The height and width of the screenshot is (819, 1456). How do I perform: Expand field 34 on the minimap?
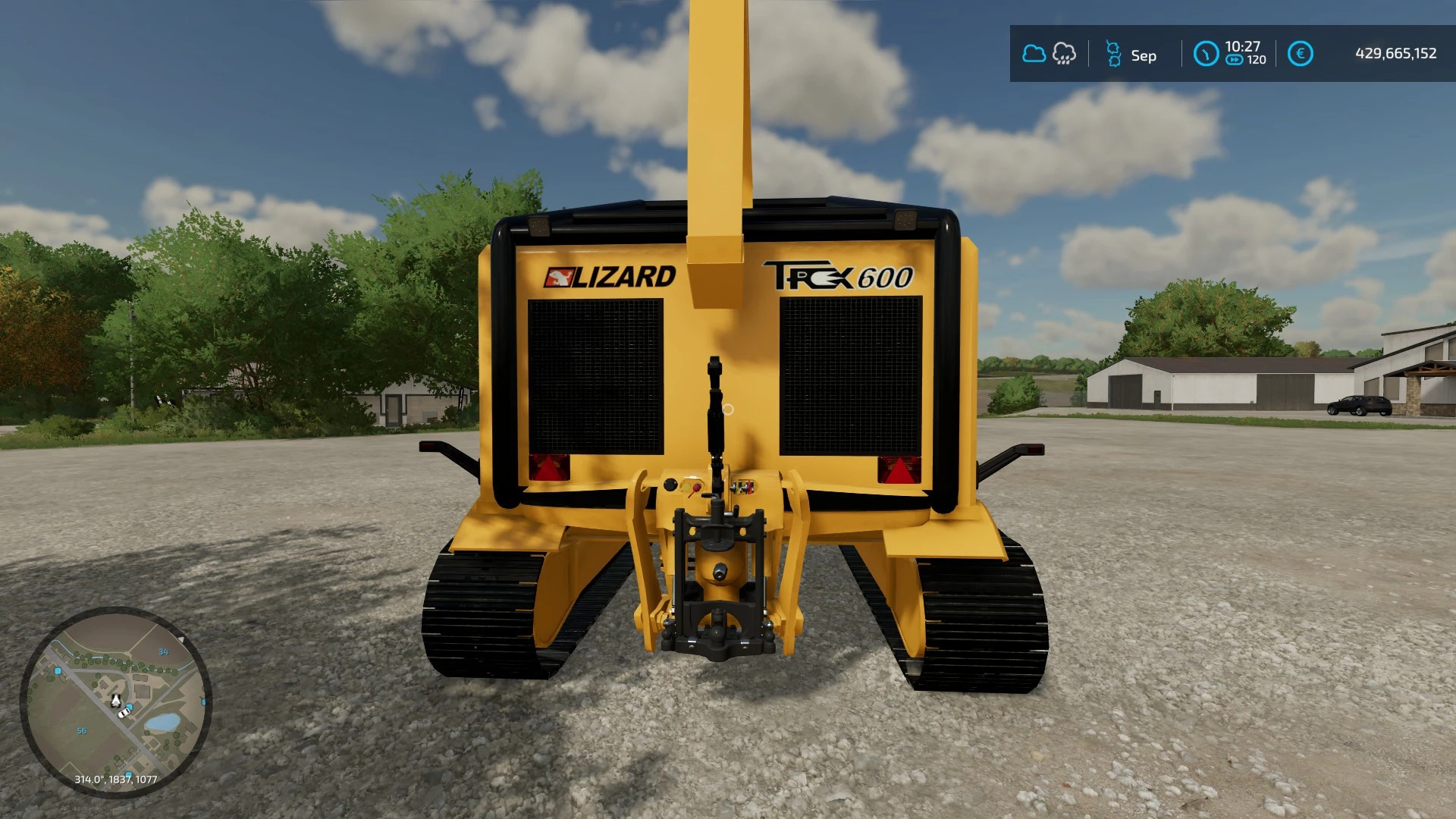pos(164,652)
